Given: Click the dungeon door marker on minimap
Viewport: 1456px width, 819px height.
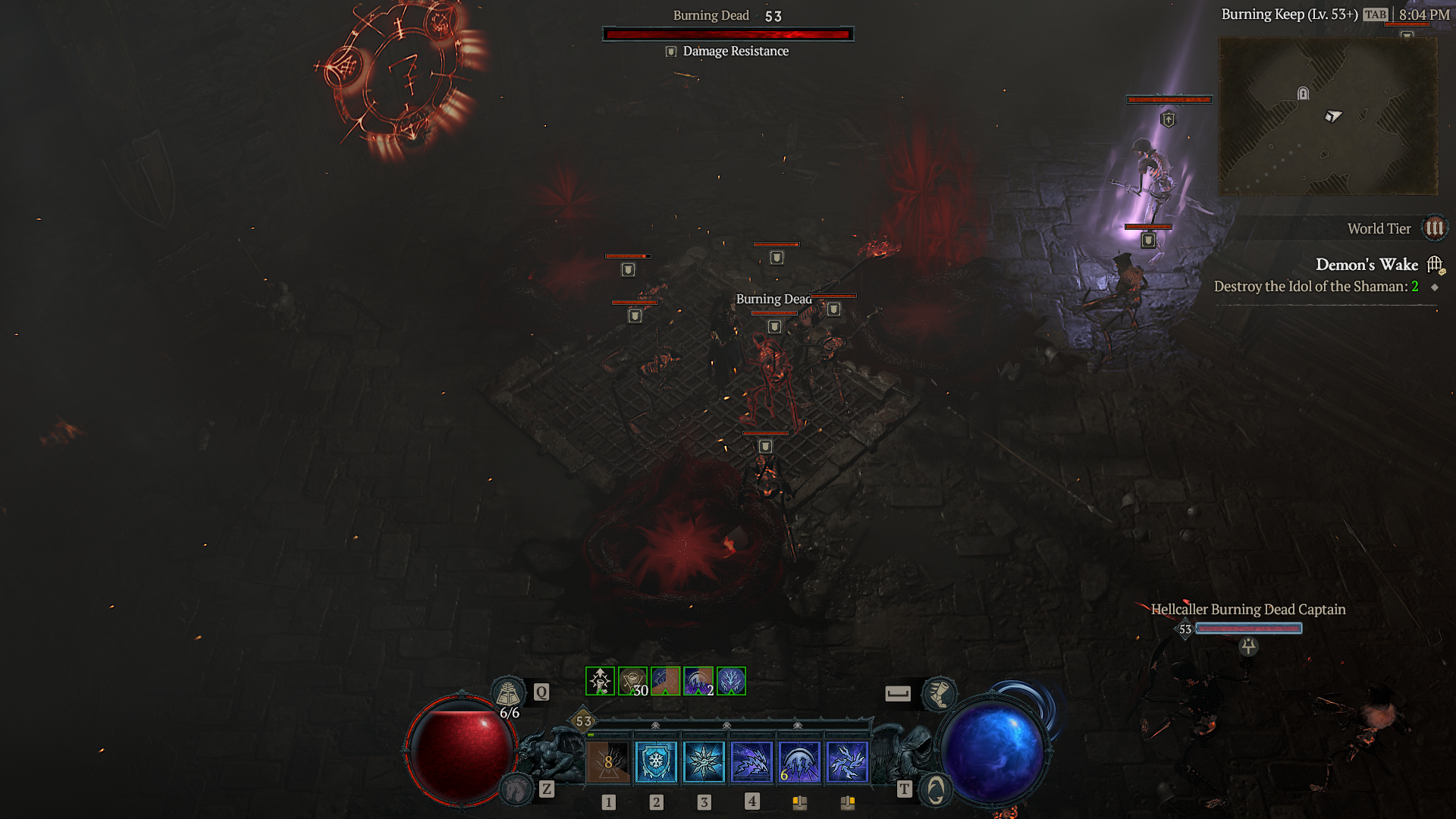Looking at the screenshot, I should [x=1303, y=93].
